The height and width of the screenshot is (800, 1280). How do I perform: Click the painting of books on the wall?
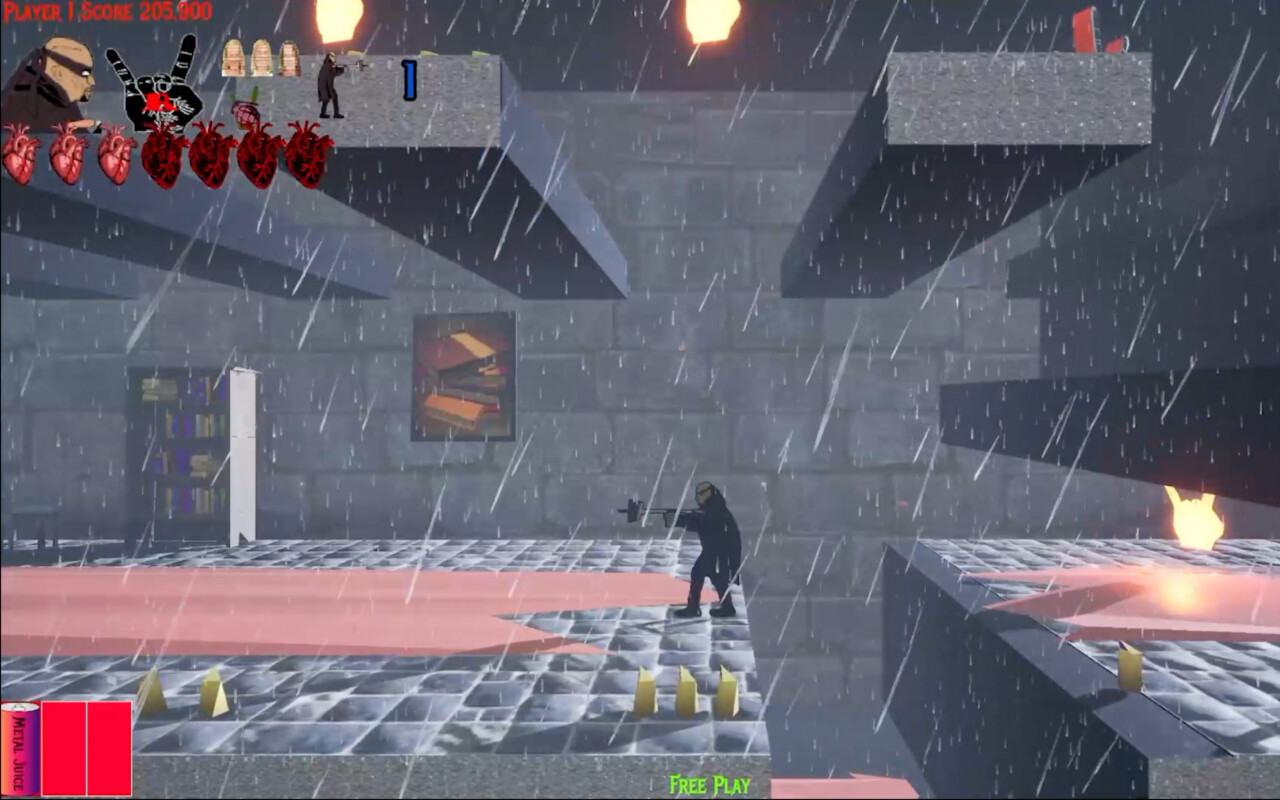point(462,378)
